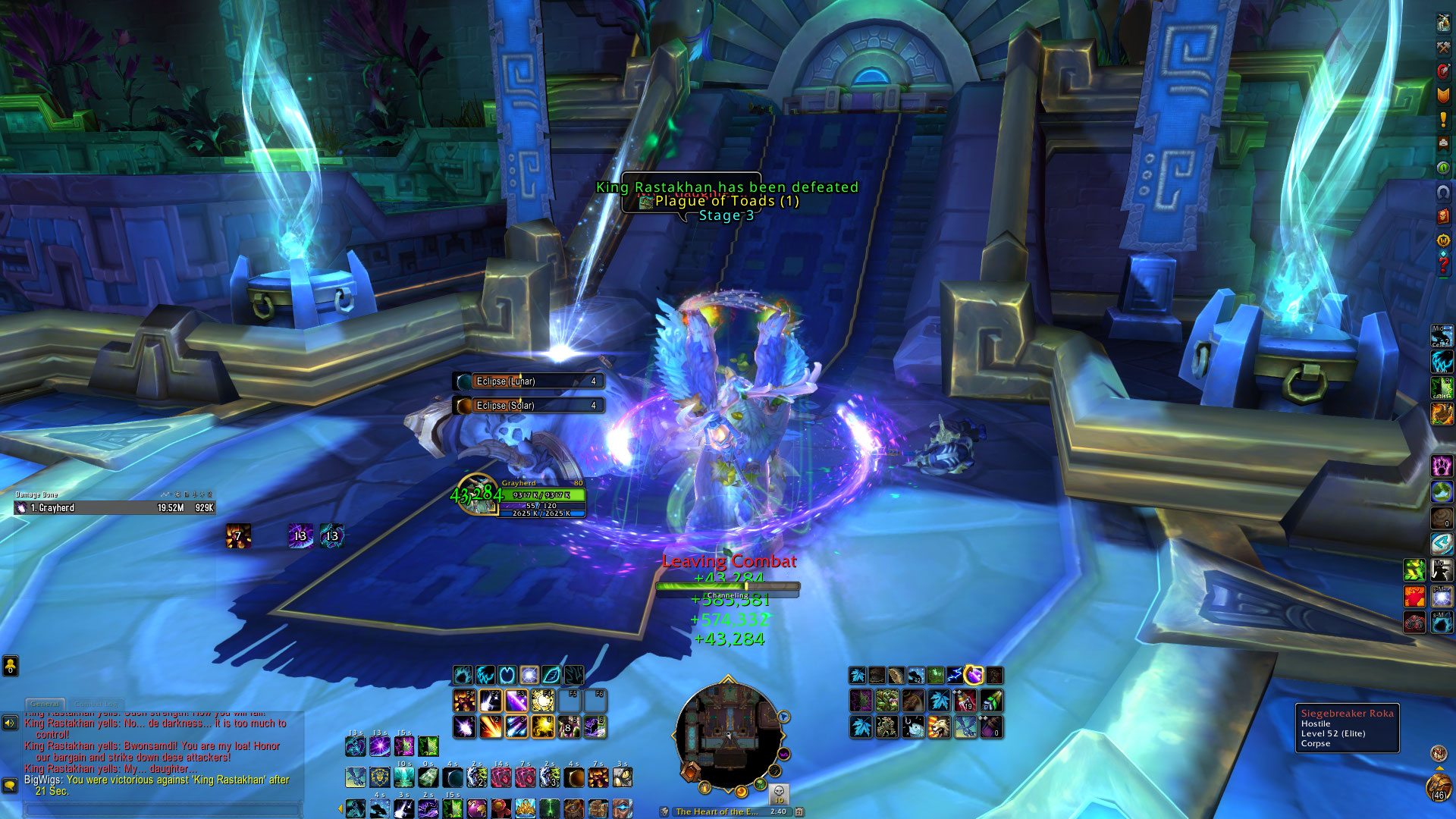The height and width of the screenshot is (819, 1456).
Task: Use the red potion with 19 charges
Action: click(x=965, y=701)
